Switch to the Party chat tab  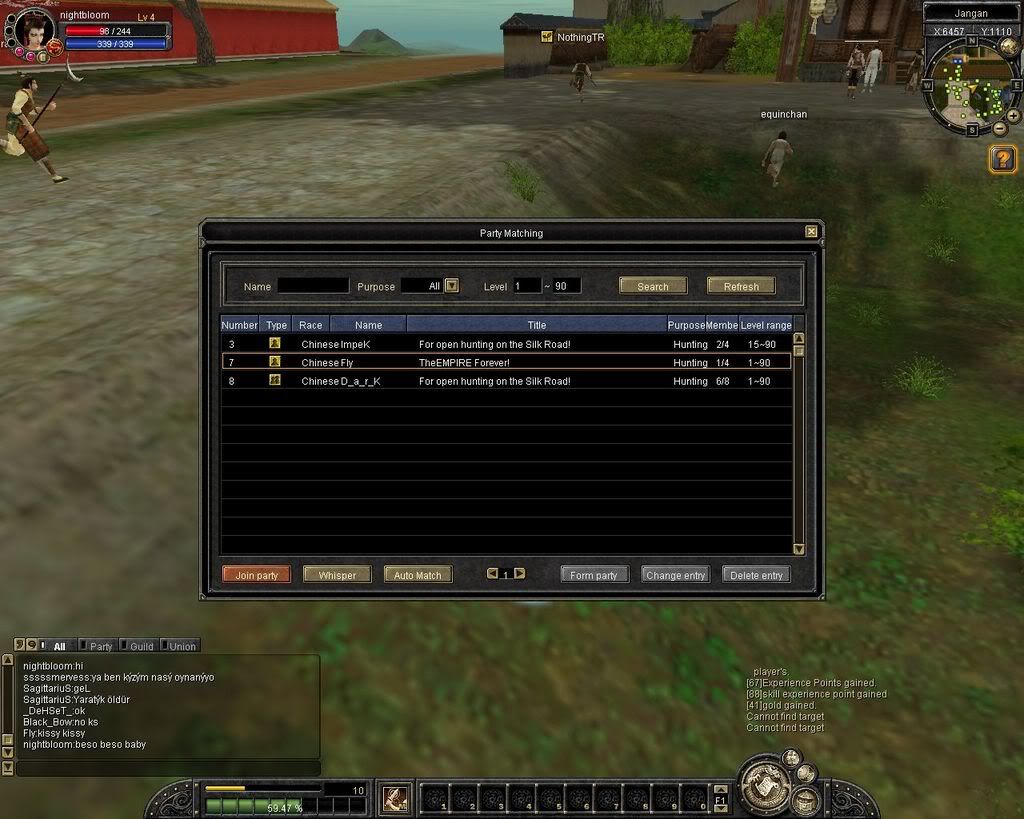pyautogui.click(x=99, y=646)
